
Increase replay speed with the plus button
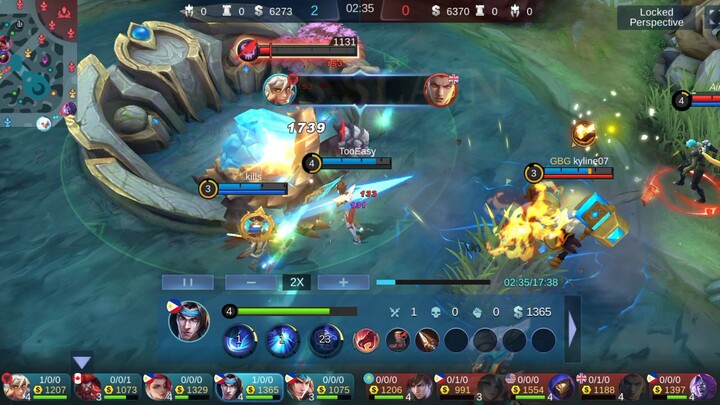tap(343, 282)
